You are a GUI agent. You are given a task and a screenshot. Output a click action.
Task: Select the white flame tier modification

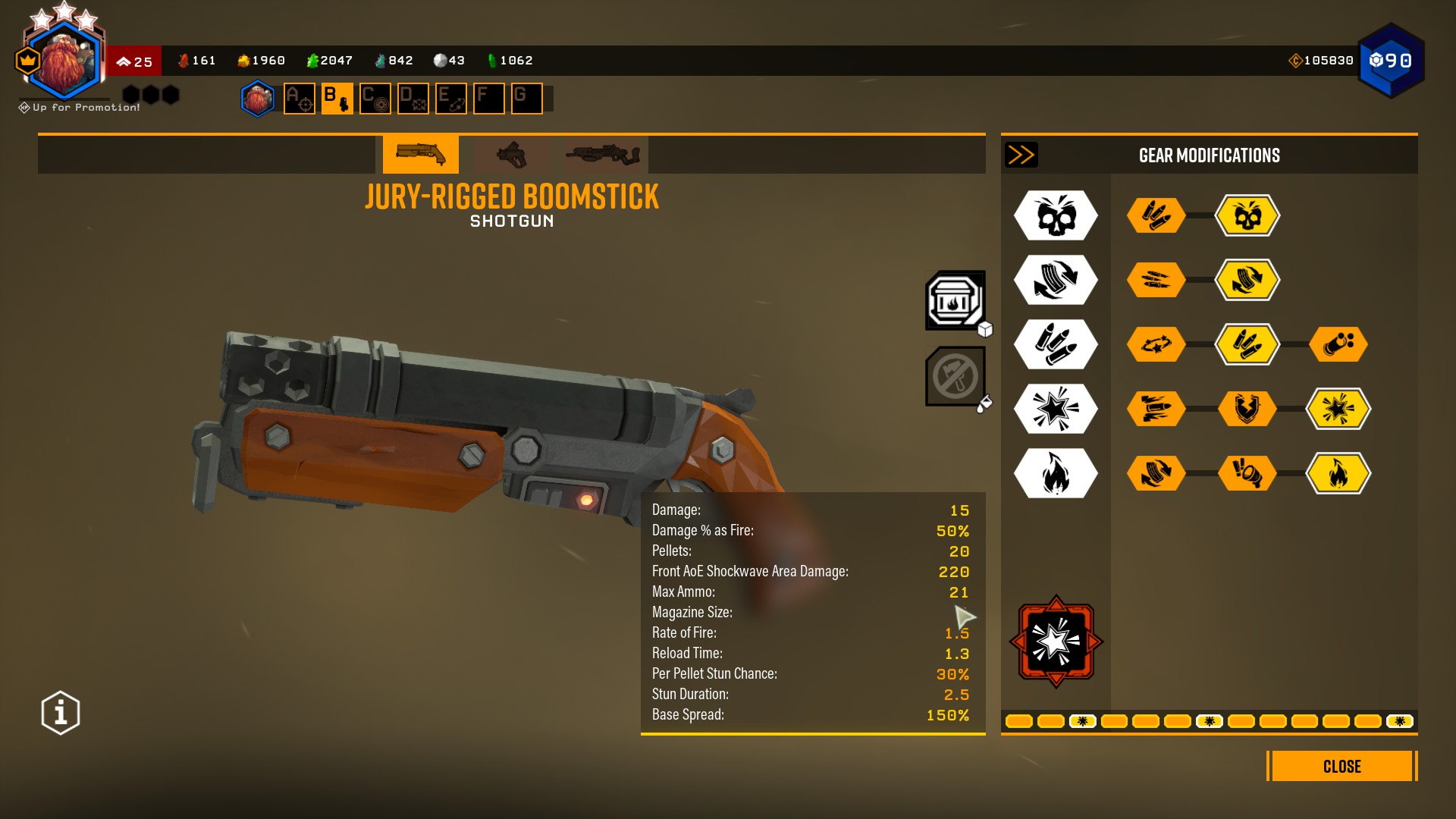click(1056, 473)
